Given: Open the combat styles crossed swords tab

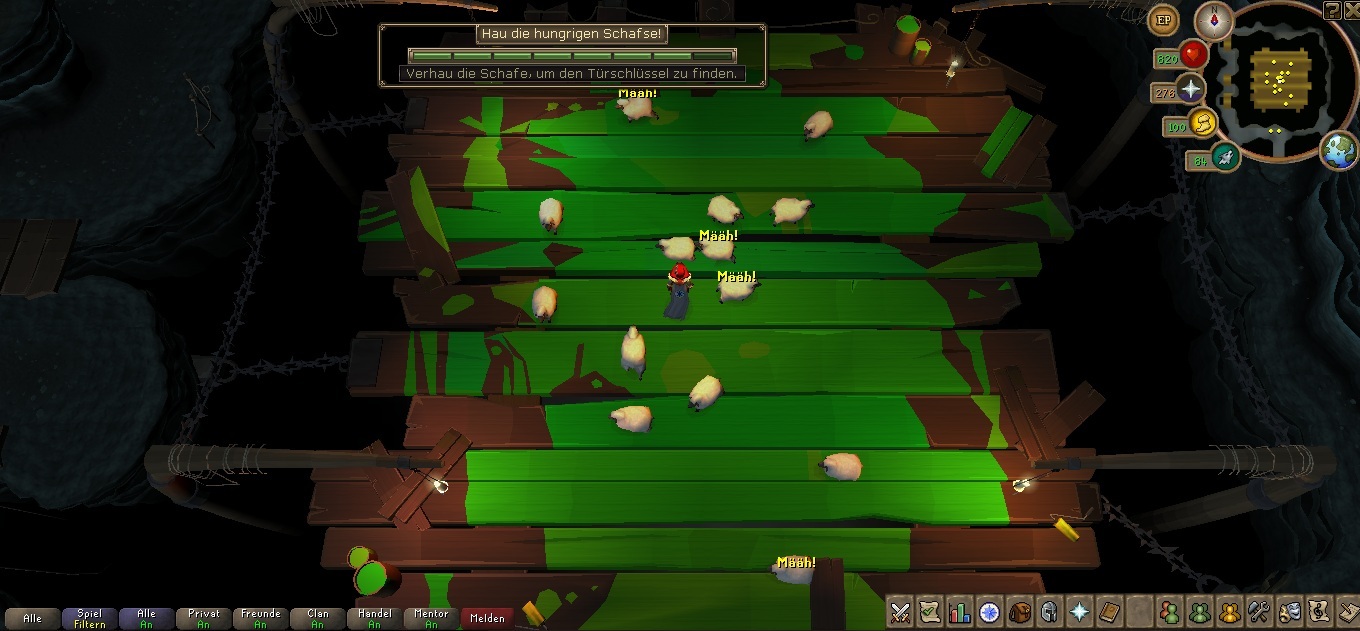Looking at the screenshot, I should coord(900,611).
